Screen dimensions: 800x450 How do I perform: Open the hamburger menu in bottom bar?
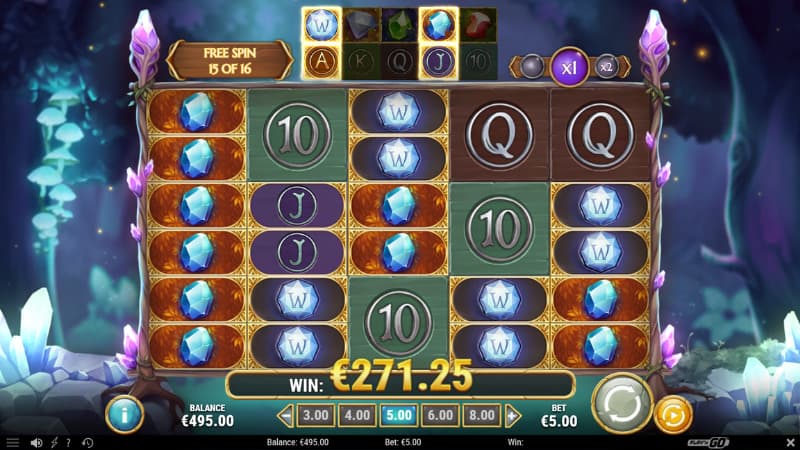[12, 442]
